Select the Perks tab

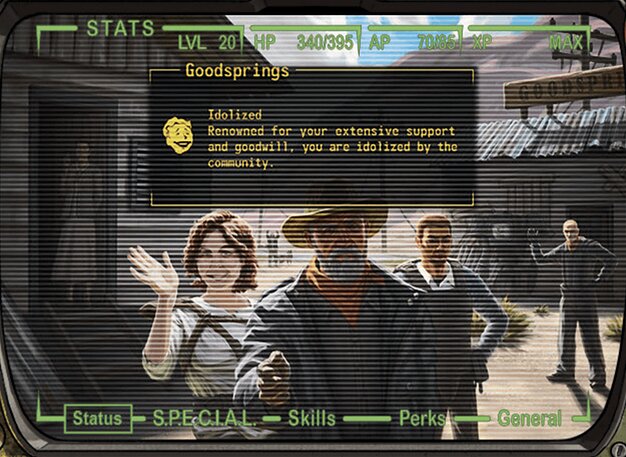[x=422, y=419]
